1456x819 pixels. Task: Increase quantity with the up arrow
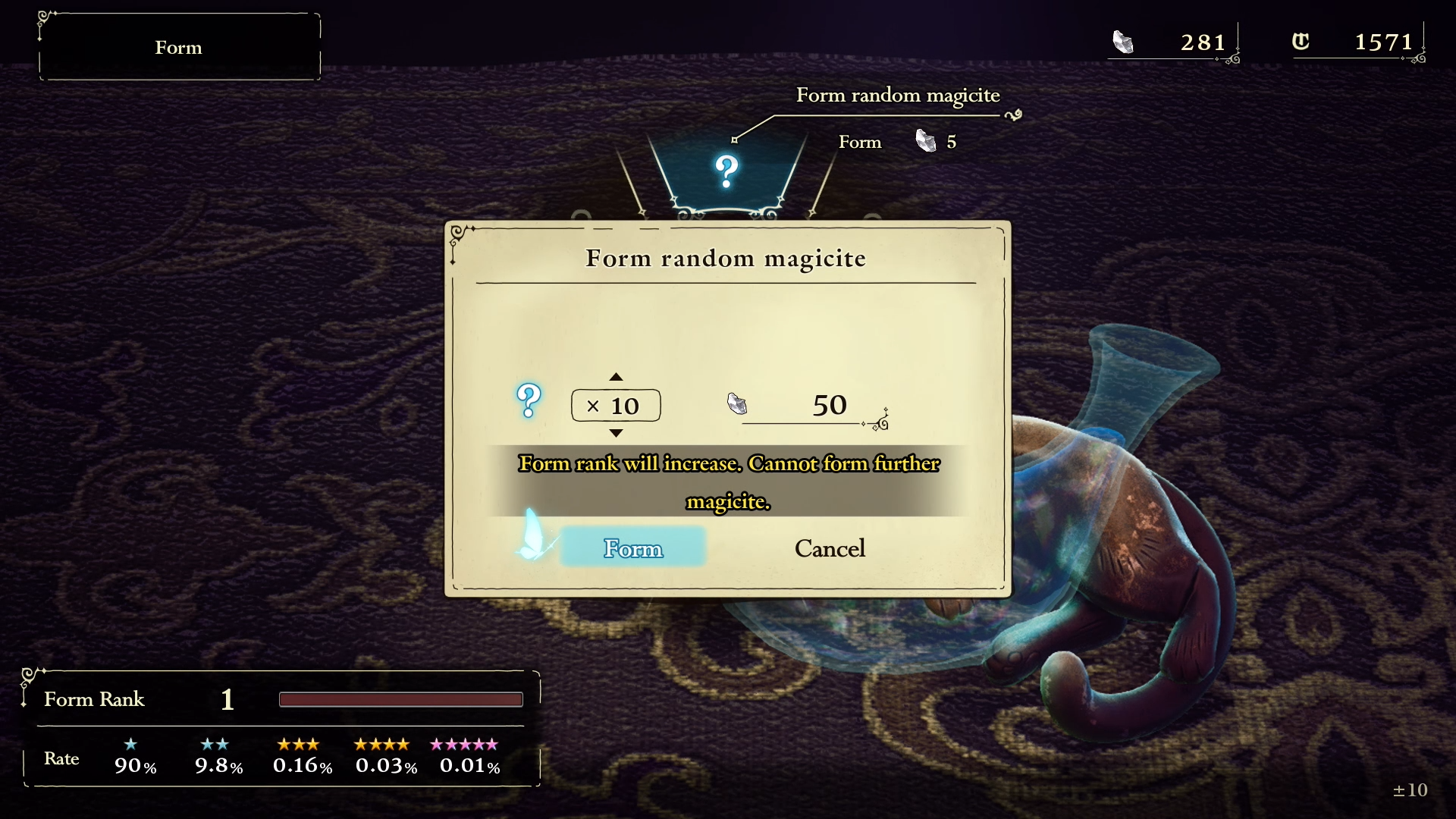[616, 377]
